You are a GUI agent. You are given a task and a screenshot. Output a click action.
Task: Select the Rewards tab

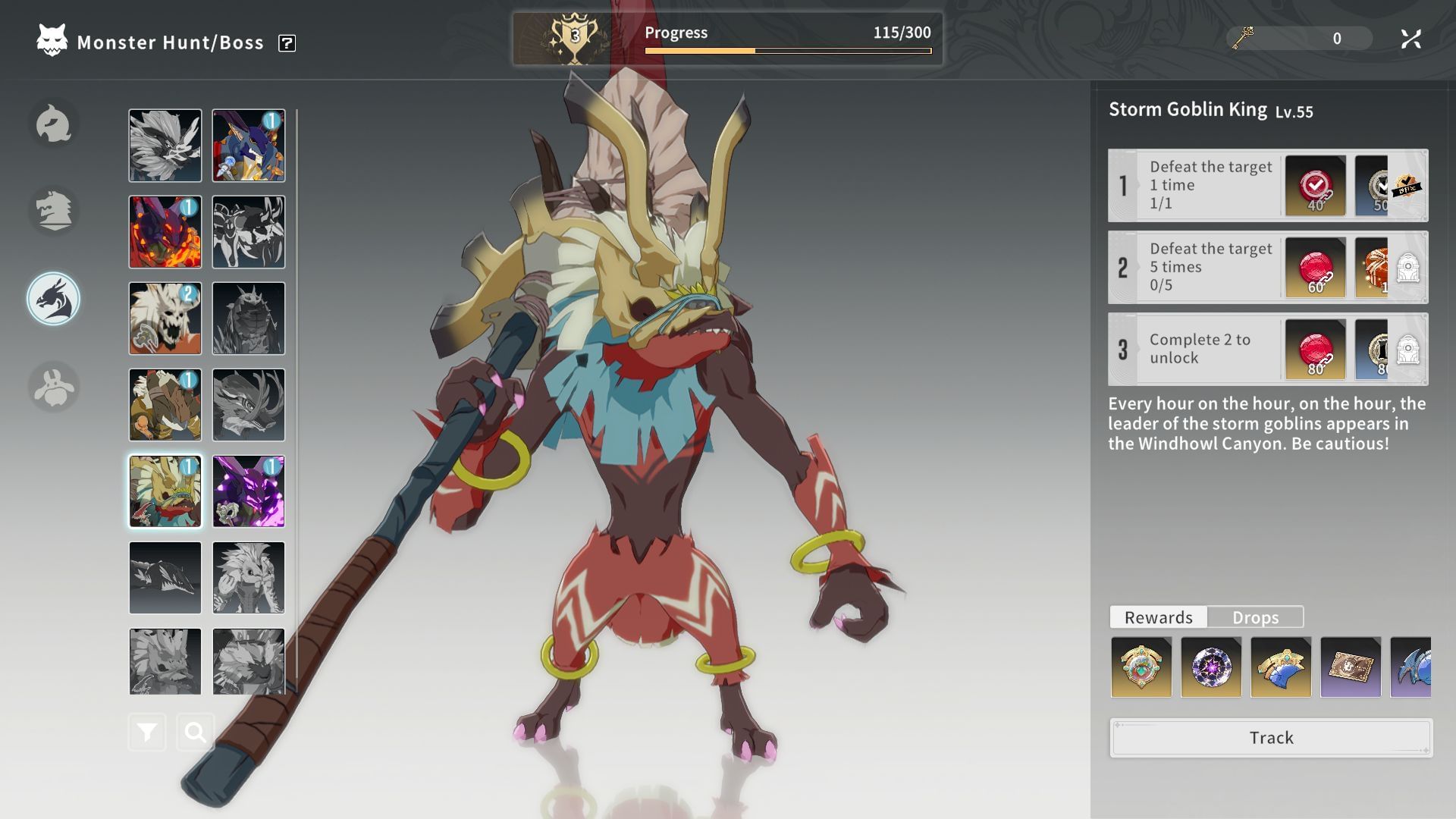pyautogui.click(x=1158, y=617)
